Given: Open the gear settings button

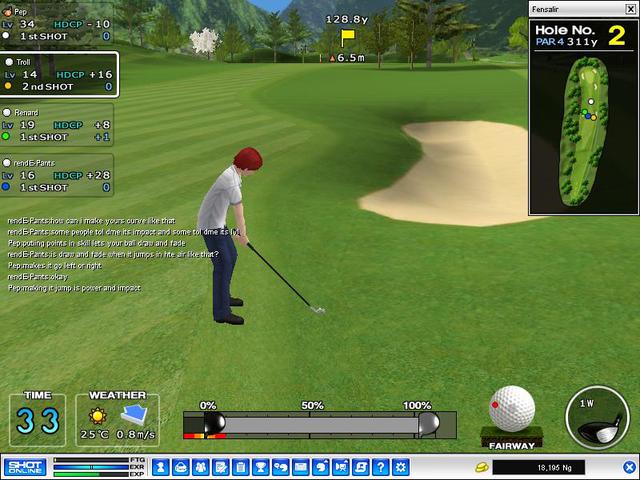Looking at the screenshot, I should [401, 467].
